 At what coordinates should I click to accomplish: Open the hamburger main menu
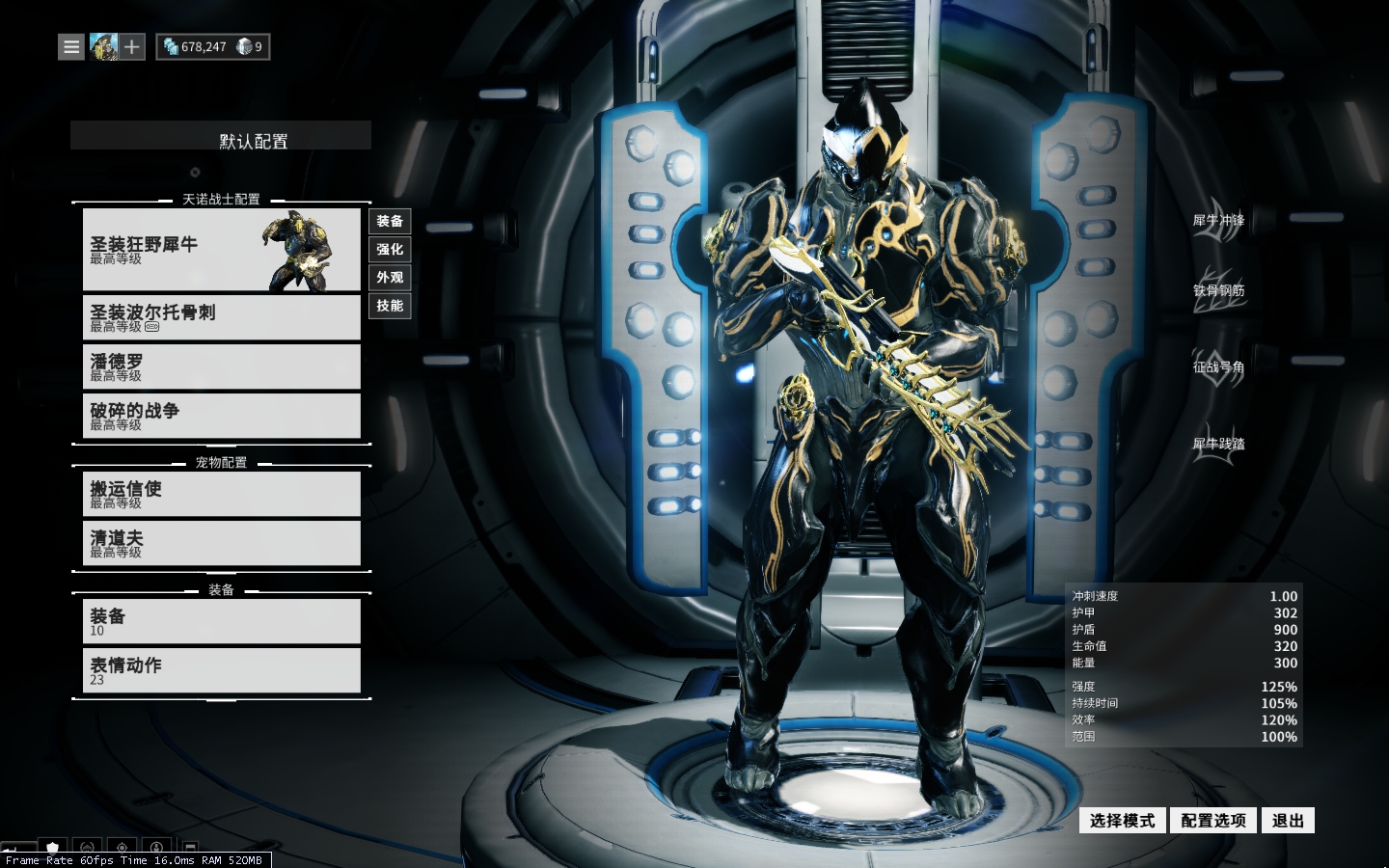click(71, 46)
